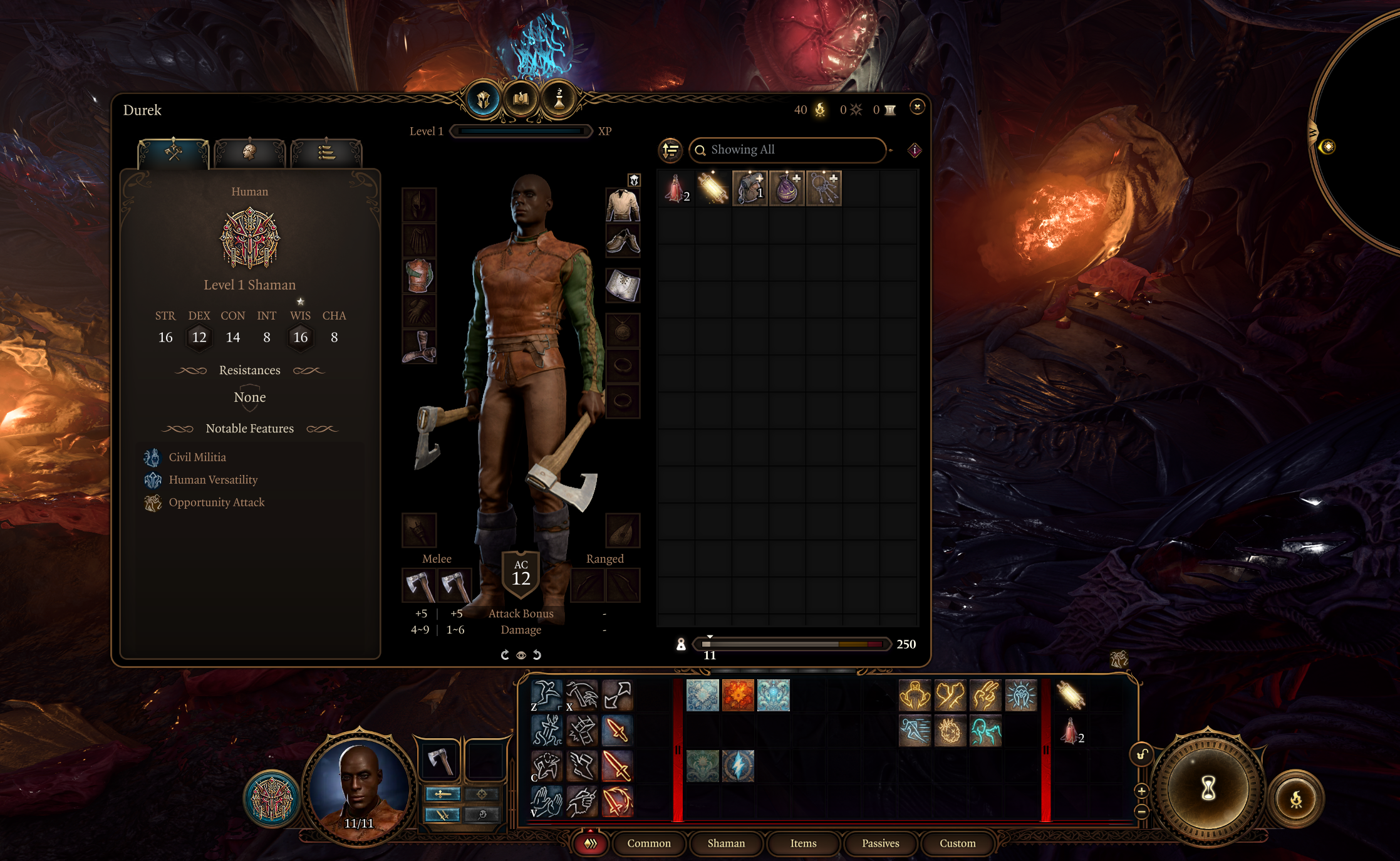Switch to the Custom hotbar tab
The height and width of the screenshot is (861, 1400).
tap(957, 843)
